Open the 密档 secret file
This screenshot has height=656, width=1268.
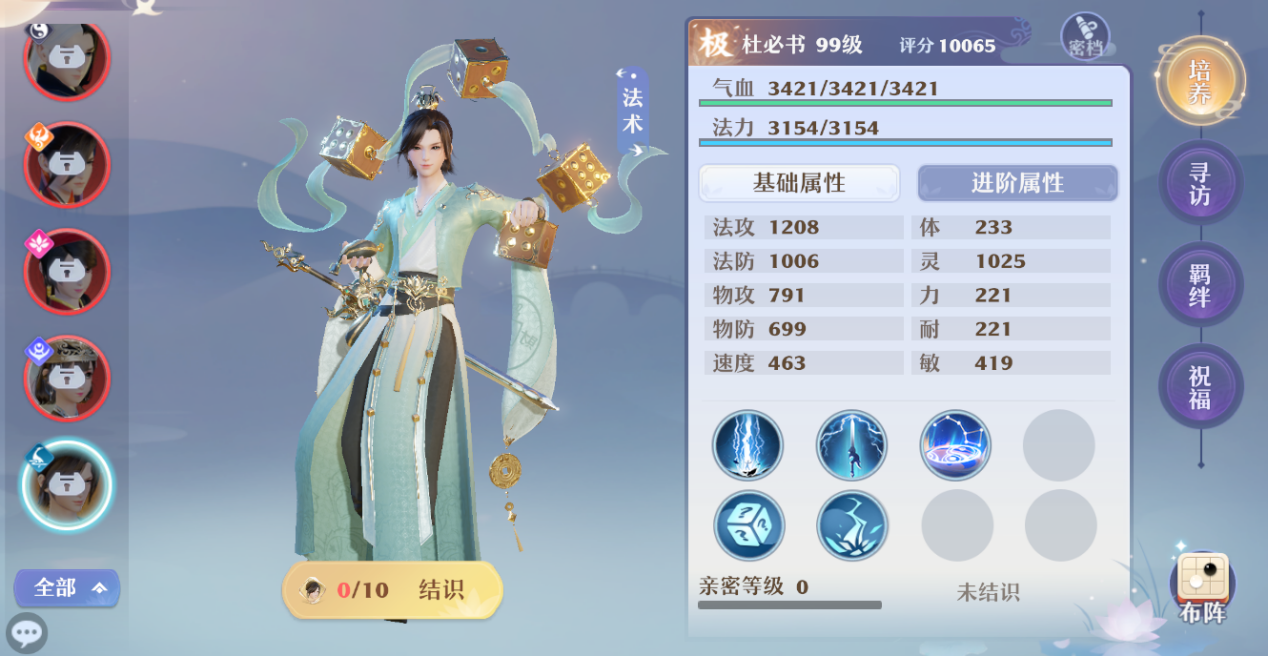coord(1085,37)
